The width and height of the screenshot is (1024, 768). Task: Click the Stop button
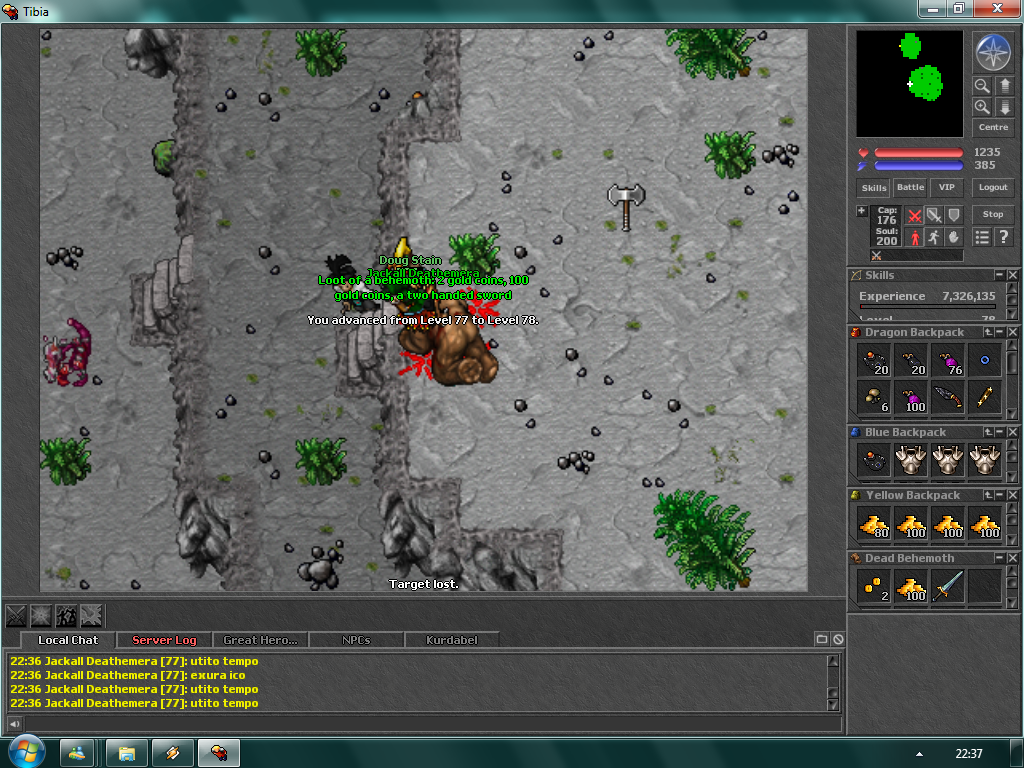click(993, 214)
